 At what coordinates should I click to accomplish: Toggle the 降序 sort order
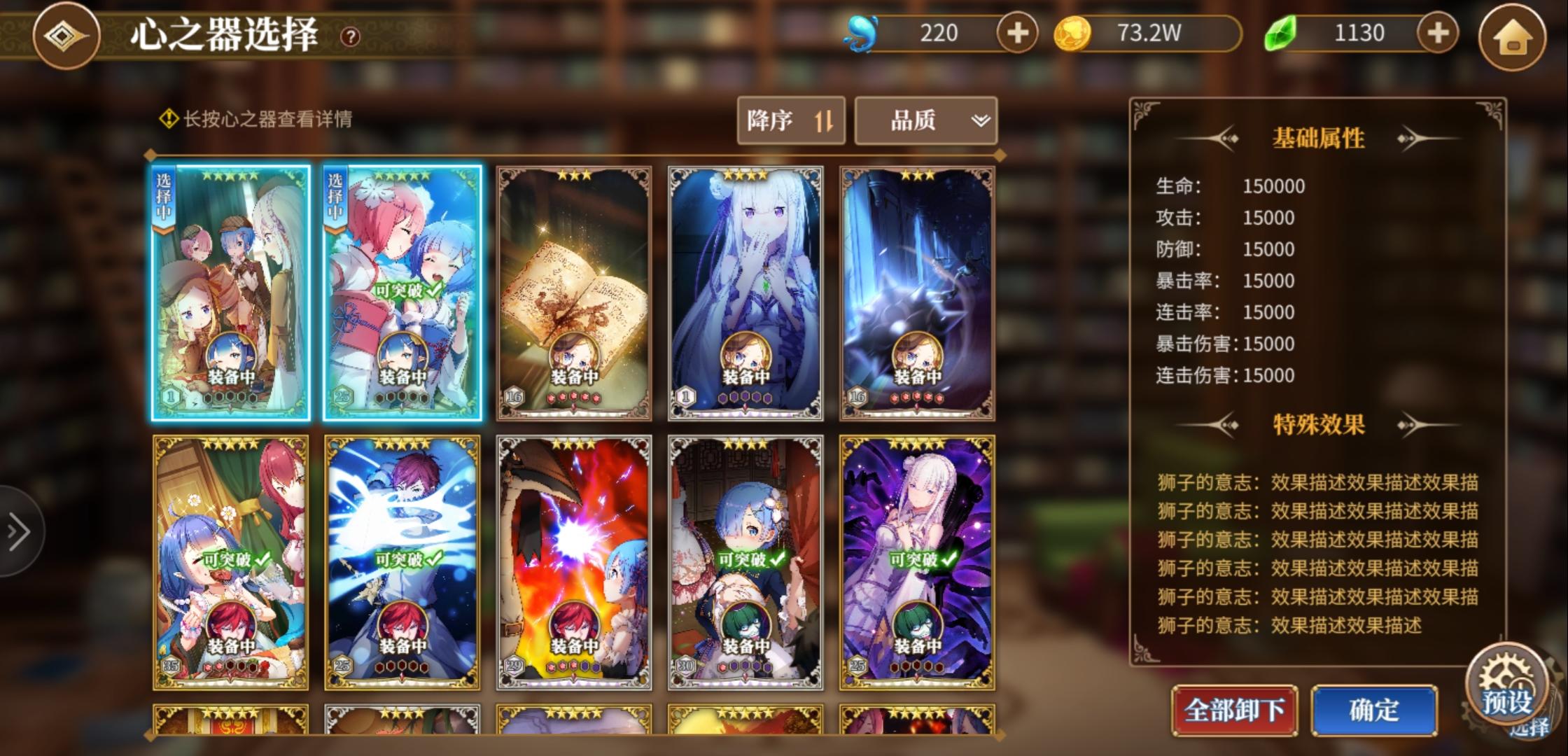pos(790,120)
